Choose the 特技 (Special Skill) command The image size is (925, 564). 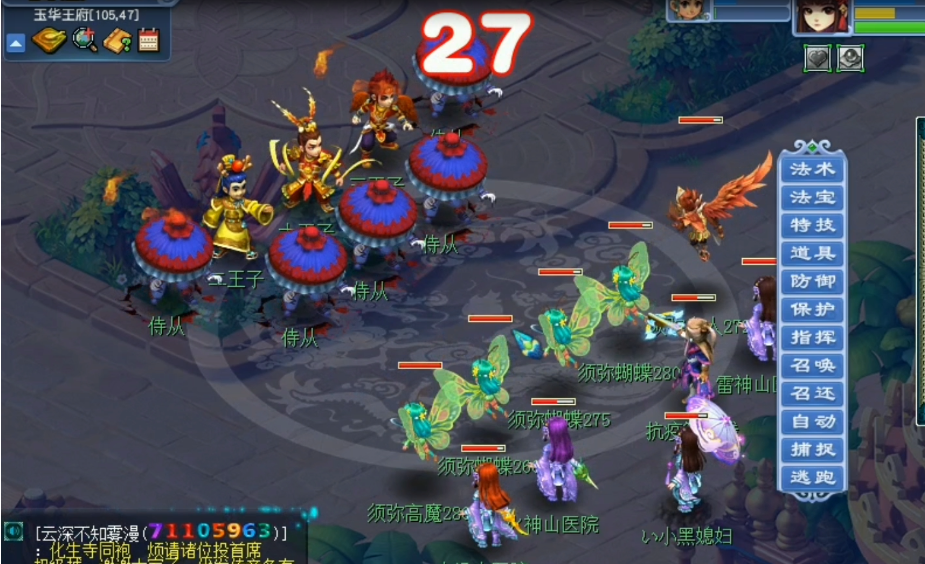812,225
